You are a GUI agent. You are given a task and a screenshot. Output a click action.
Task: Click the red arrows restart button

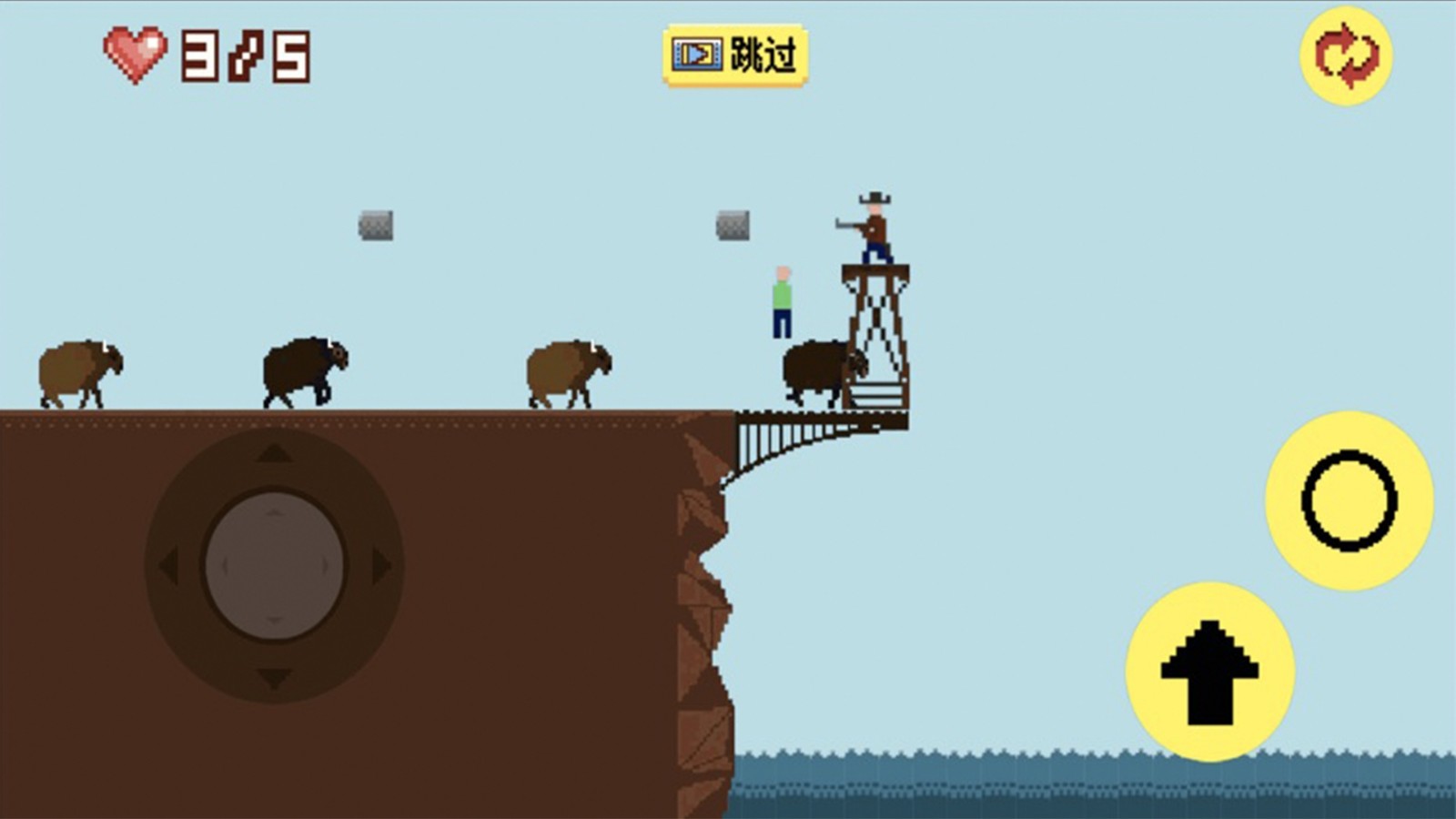click(1346, 56)
